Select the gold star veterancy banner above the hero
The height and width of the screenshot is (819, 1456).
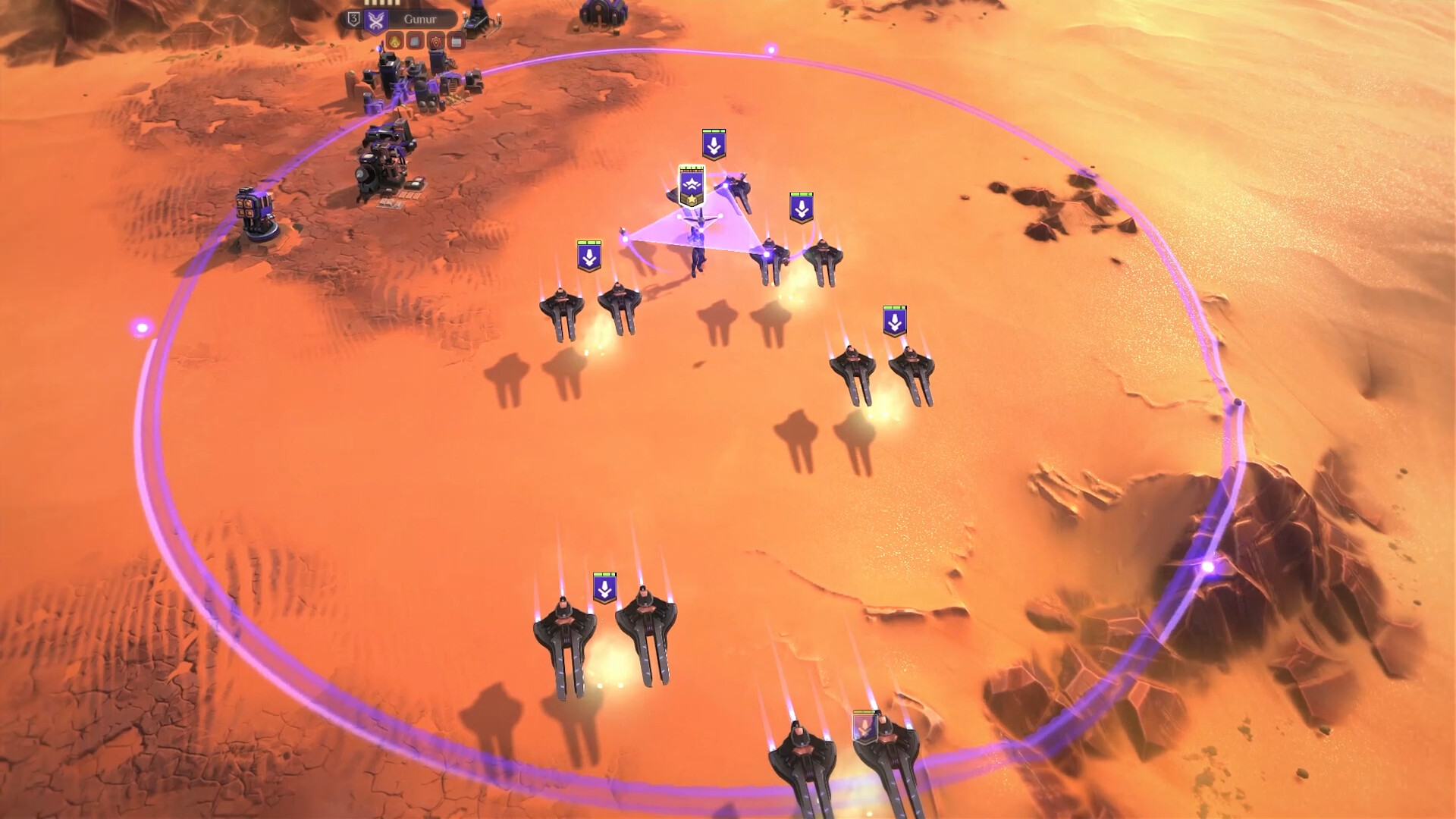point(692,188)
